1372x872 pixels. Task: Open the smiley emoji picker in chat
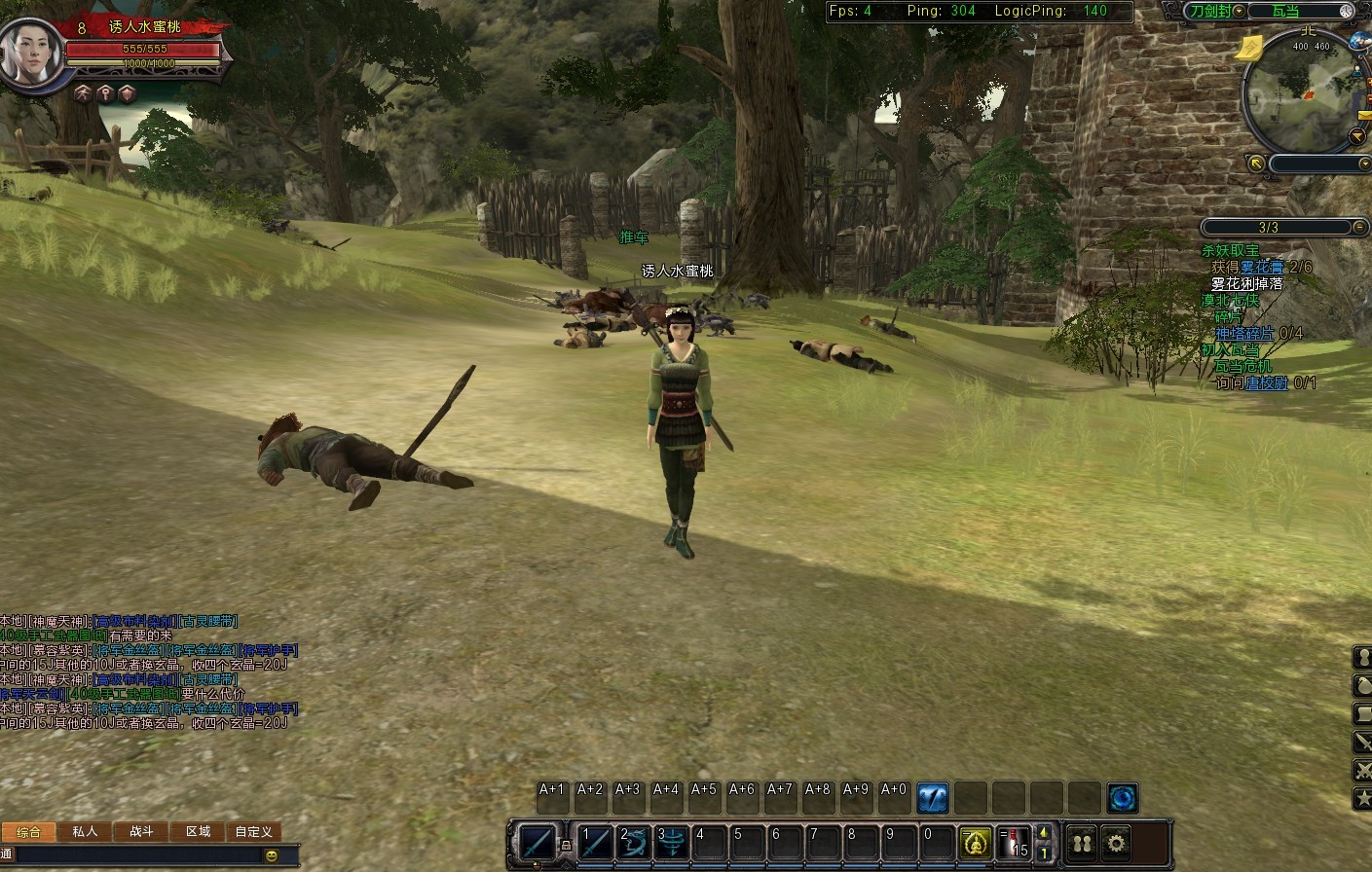pos(272,855)
